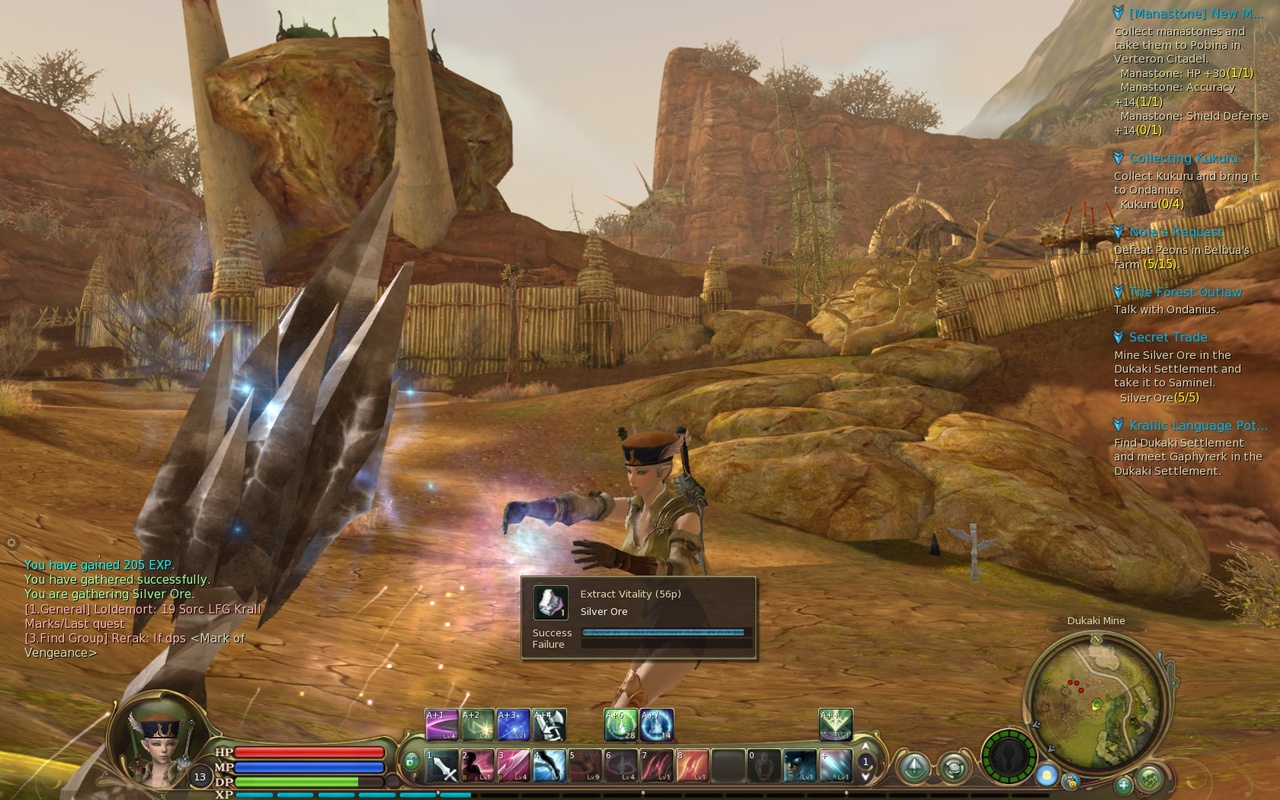The image size is (1280, 800).
Task: Zoom the minimap with the plus button
Action: 1123,787
